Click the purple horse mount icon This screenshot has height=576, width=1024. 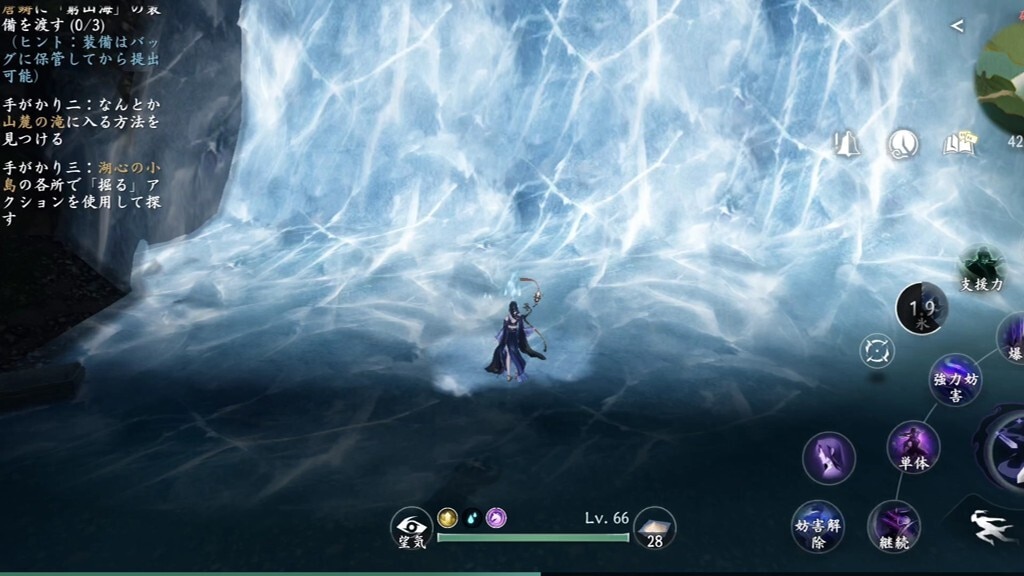[x=496, y=517]
